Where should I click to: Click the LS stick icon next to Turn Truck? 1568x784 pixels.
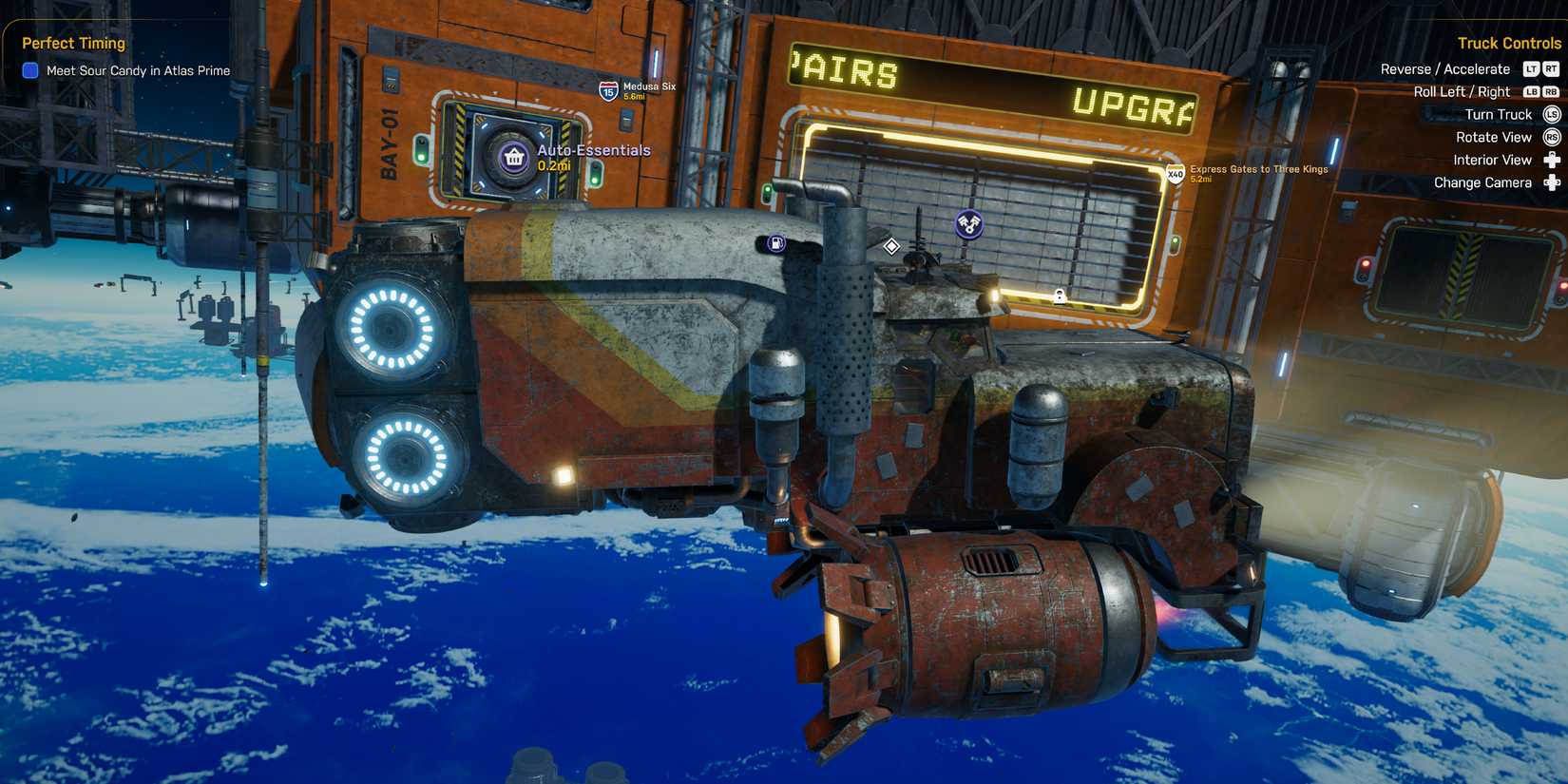click(x=1550, y=114)
